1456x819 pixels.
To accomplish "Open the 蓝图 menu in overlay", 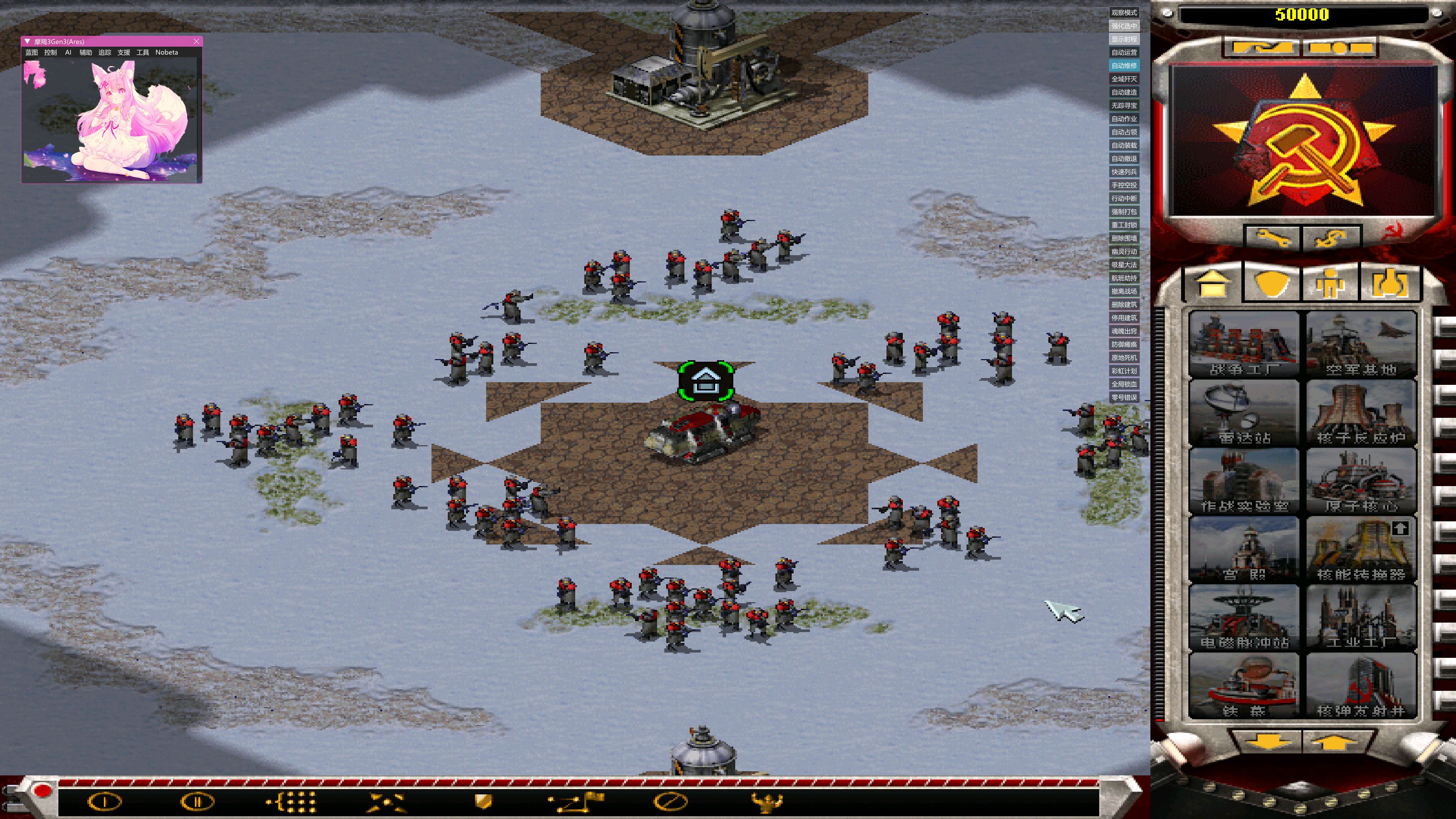I will [x=31, y=53].
